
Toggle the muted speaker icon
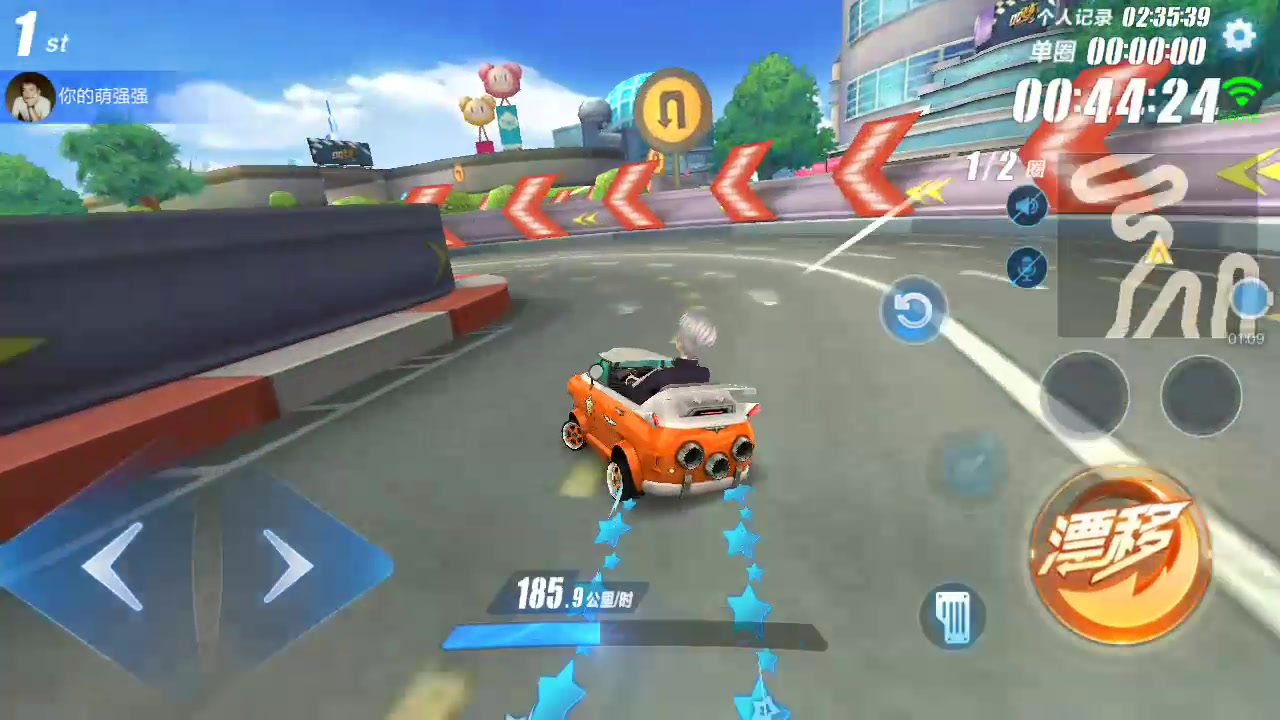(x=1027, y=206)
